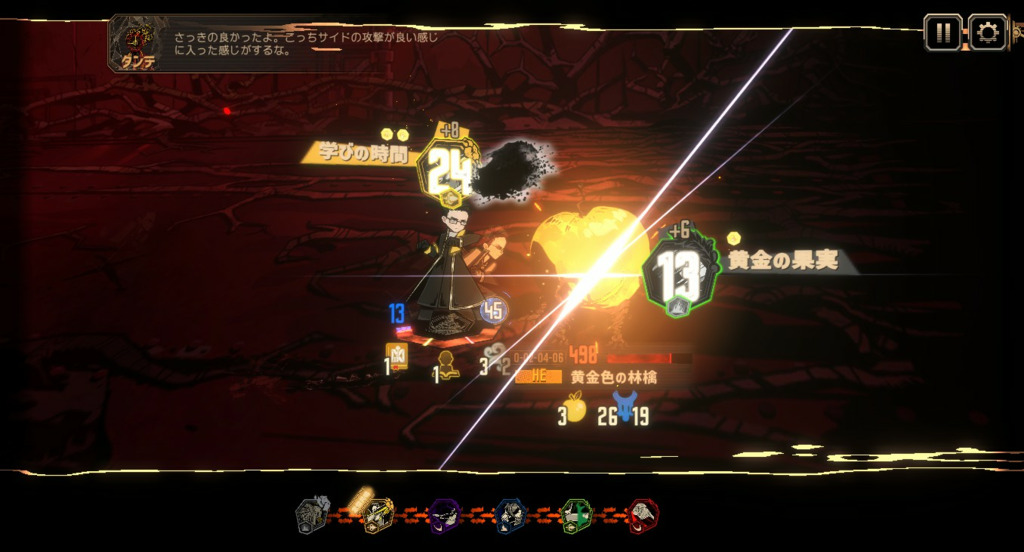
Task: Select the red skill icon in the chain
Action: [643, 516]
